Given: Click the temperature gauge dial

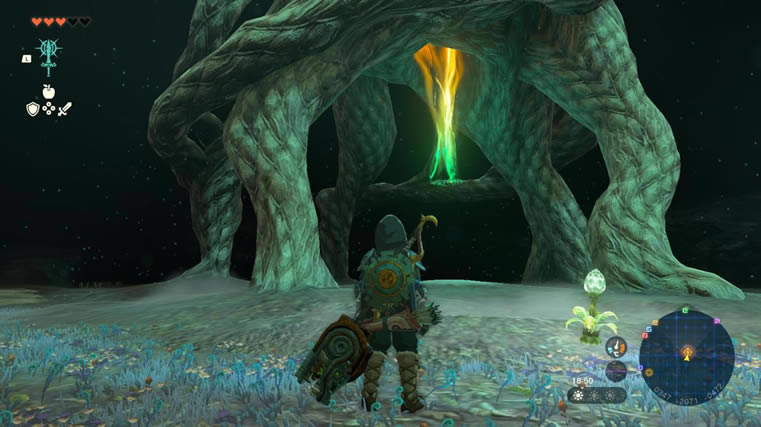Looking at the screenshot, I should (615, 347).
